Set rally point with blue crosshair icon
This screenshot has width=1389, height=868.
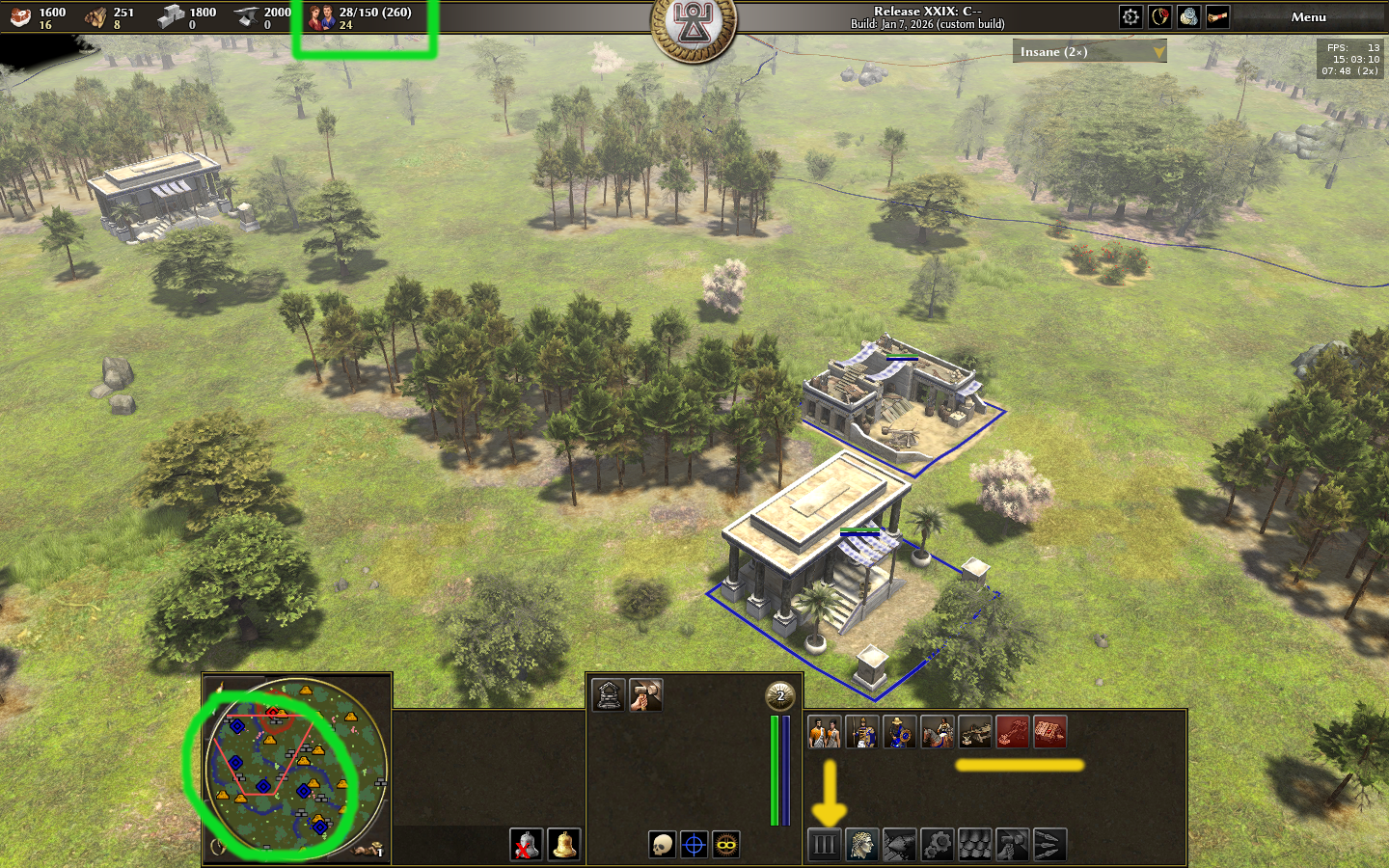click(694, 845)
